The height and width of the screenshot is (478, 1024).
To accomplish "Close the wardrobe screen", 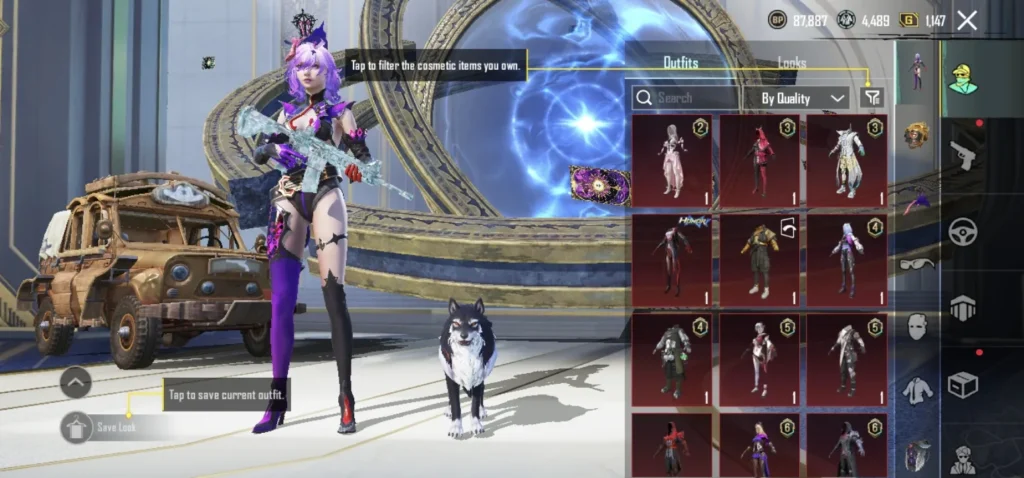I will 967,19.
